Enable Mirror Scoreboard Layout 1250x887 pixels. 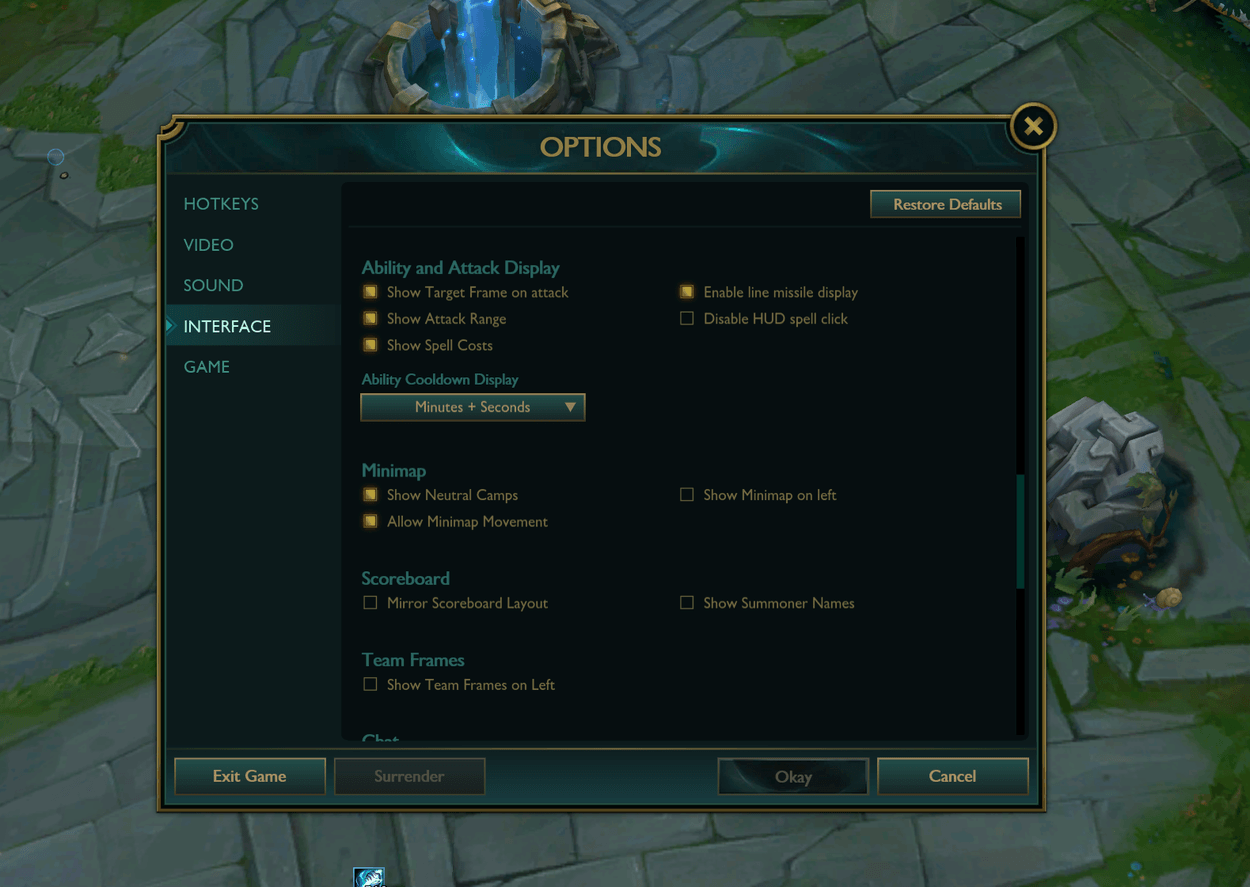click(x=371, y=603)
